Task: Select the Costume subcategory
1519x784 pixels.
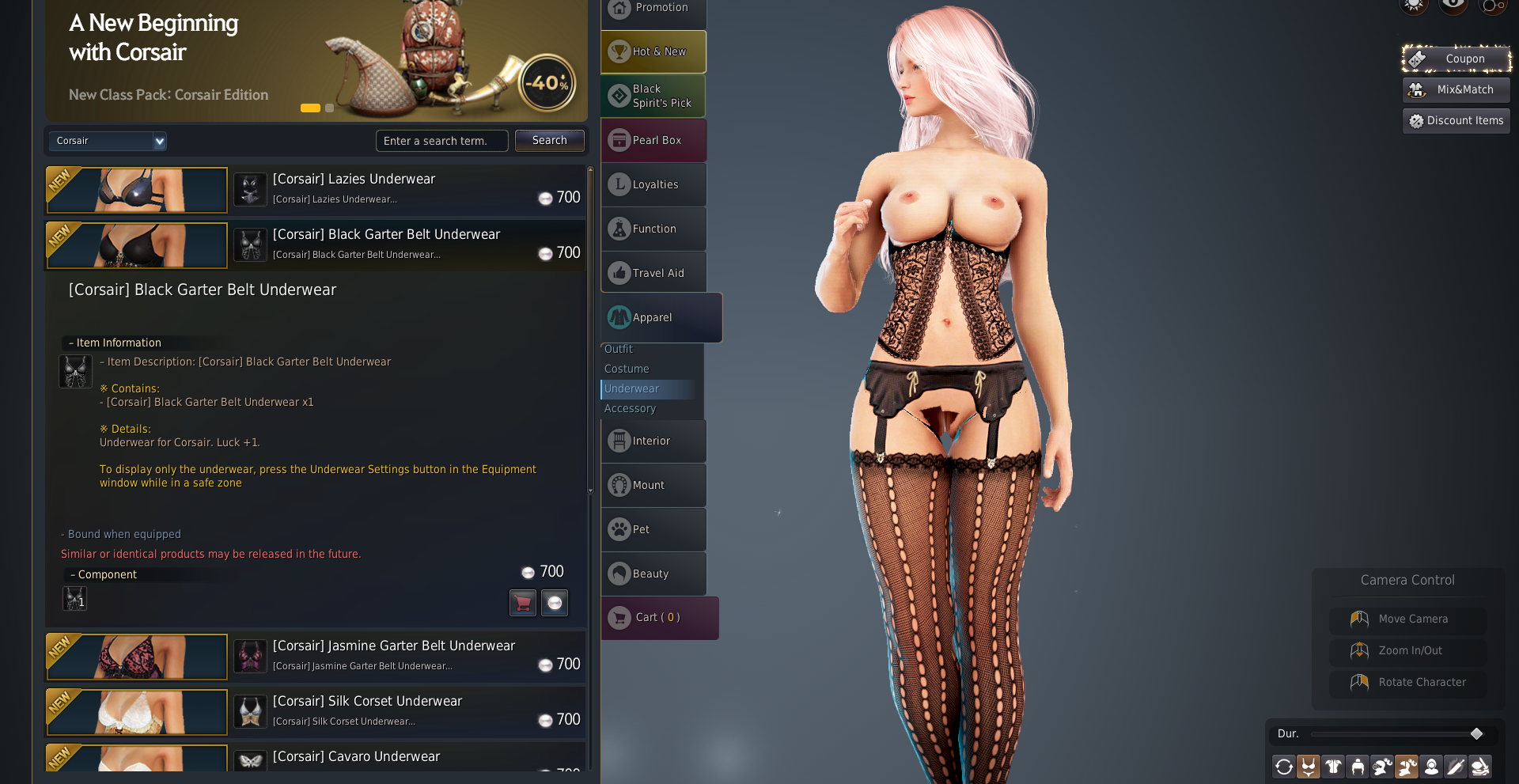Action: tap(627, 369)
